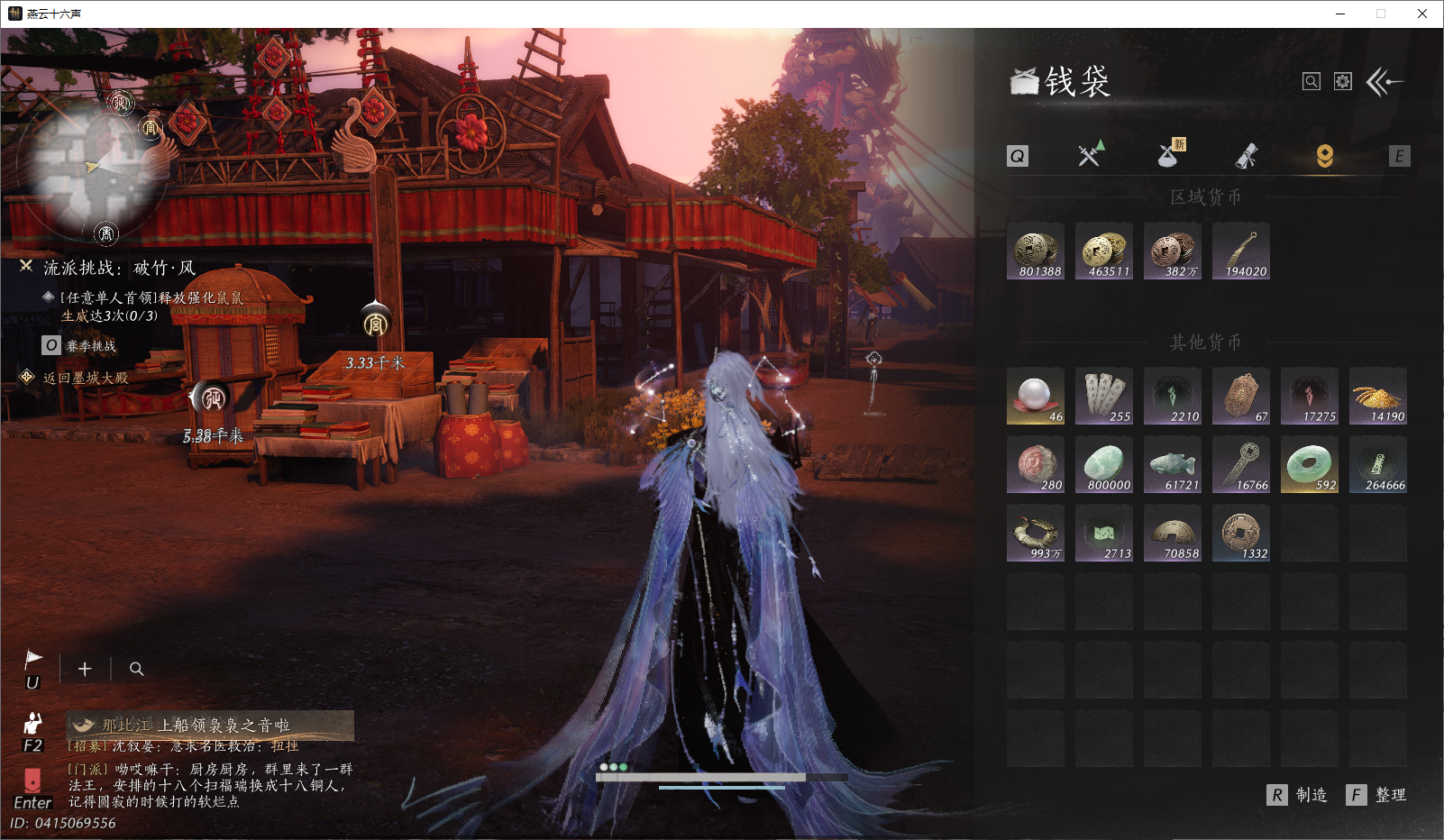The width and height of the screenshot is (1444, 840).
Task: Select the jade fish currency slot
Action: [x=1173, y=465]
